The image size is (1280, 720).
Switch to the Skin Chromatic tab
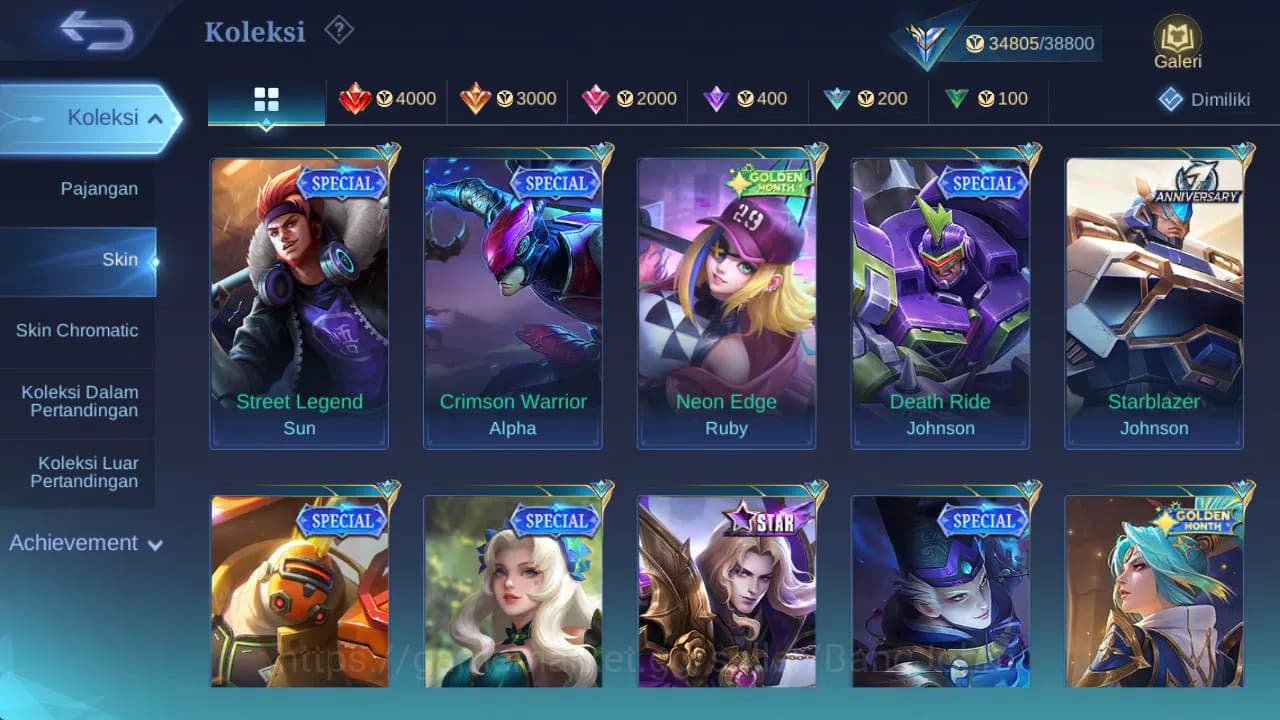point(76,330)
